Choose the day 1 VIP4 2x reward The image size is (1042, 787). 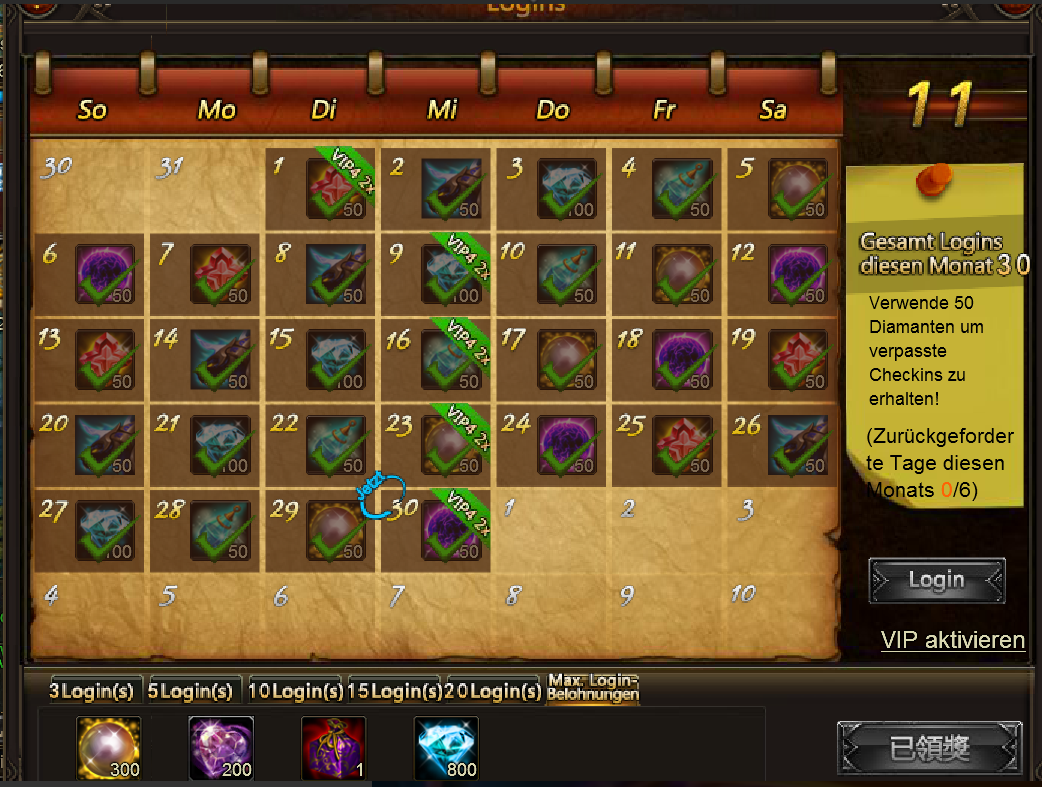coord(336,188)
